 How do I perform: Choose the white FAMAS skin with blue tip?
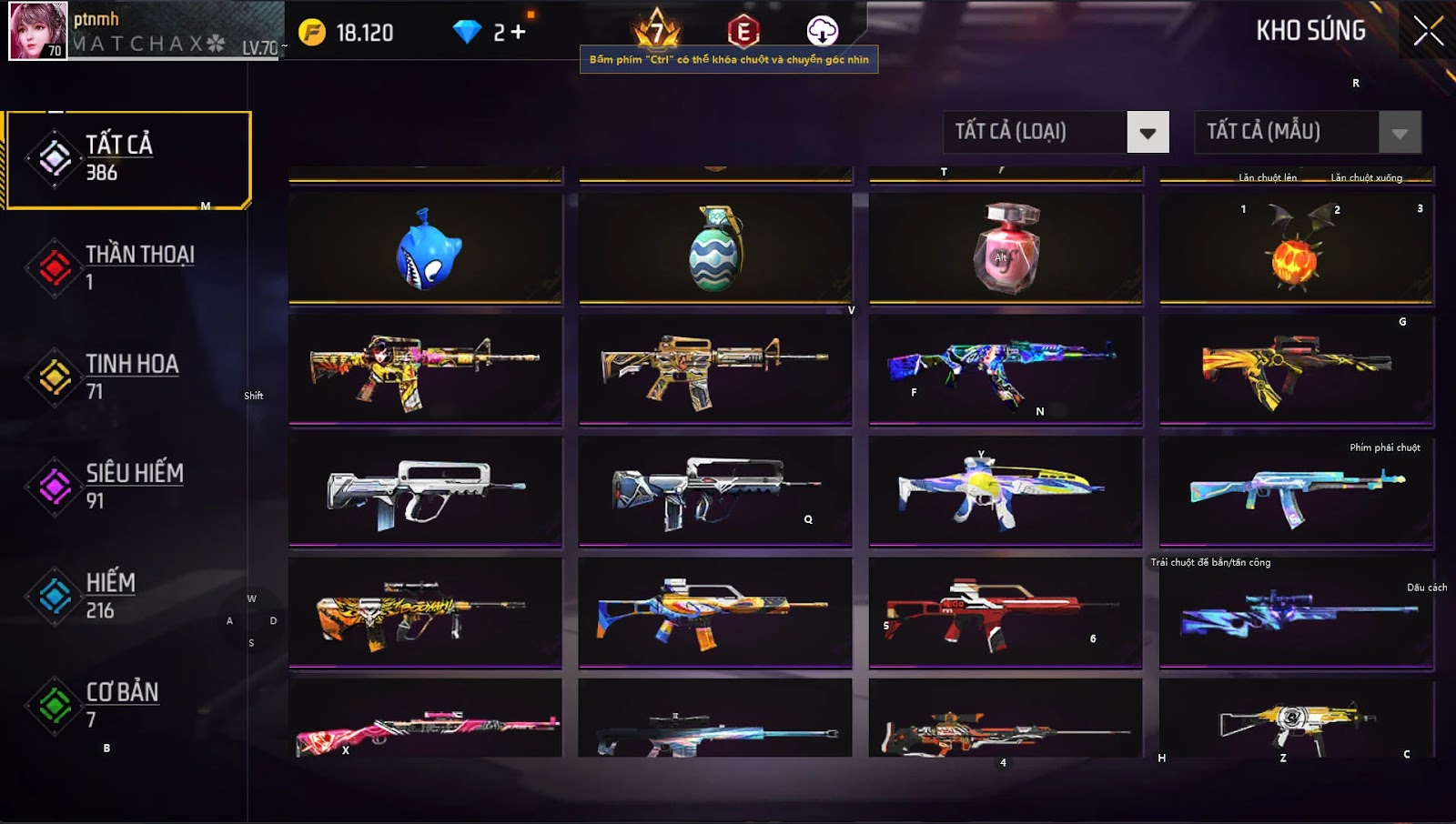[426, 491]
